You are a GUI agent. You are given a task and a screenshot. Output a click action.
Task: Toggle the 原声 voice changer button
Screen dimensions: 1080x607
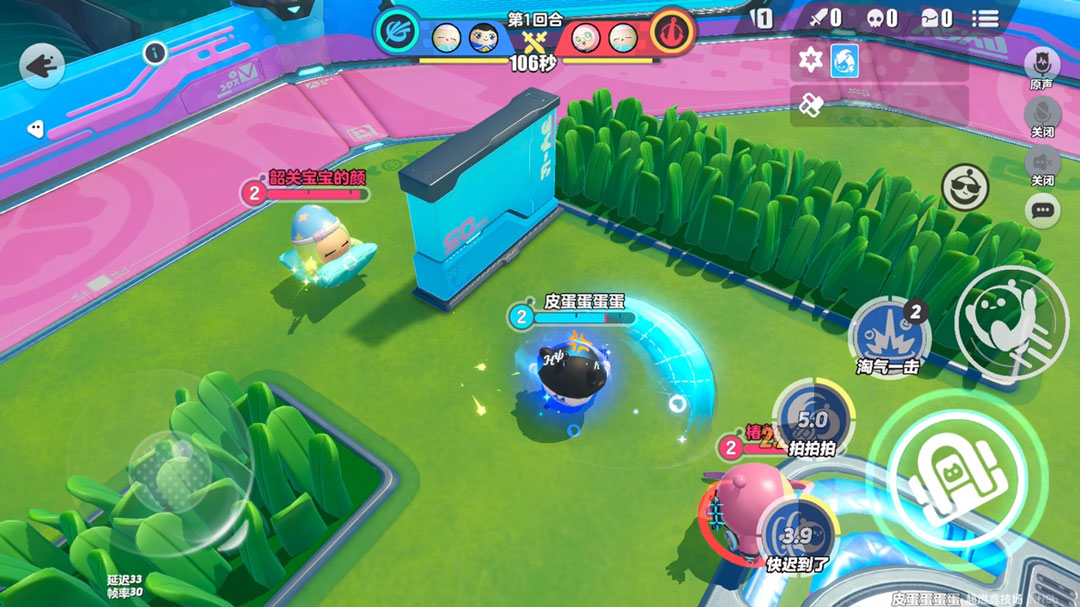coord(1042,64)
